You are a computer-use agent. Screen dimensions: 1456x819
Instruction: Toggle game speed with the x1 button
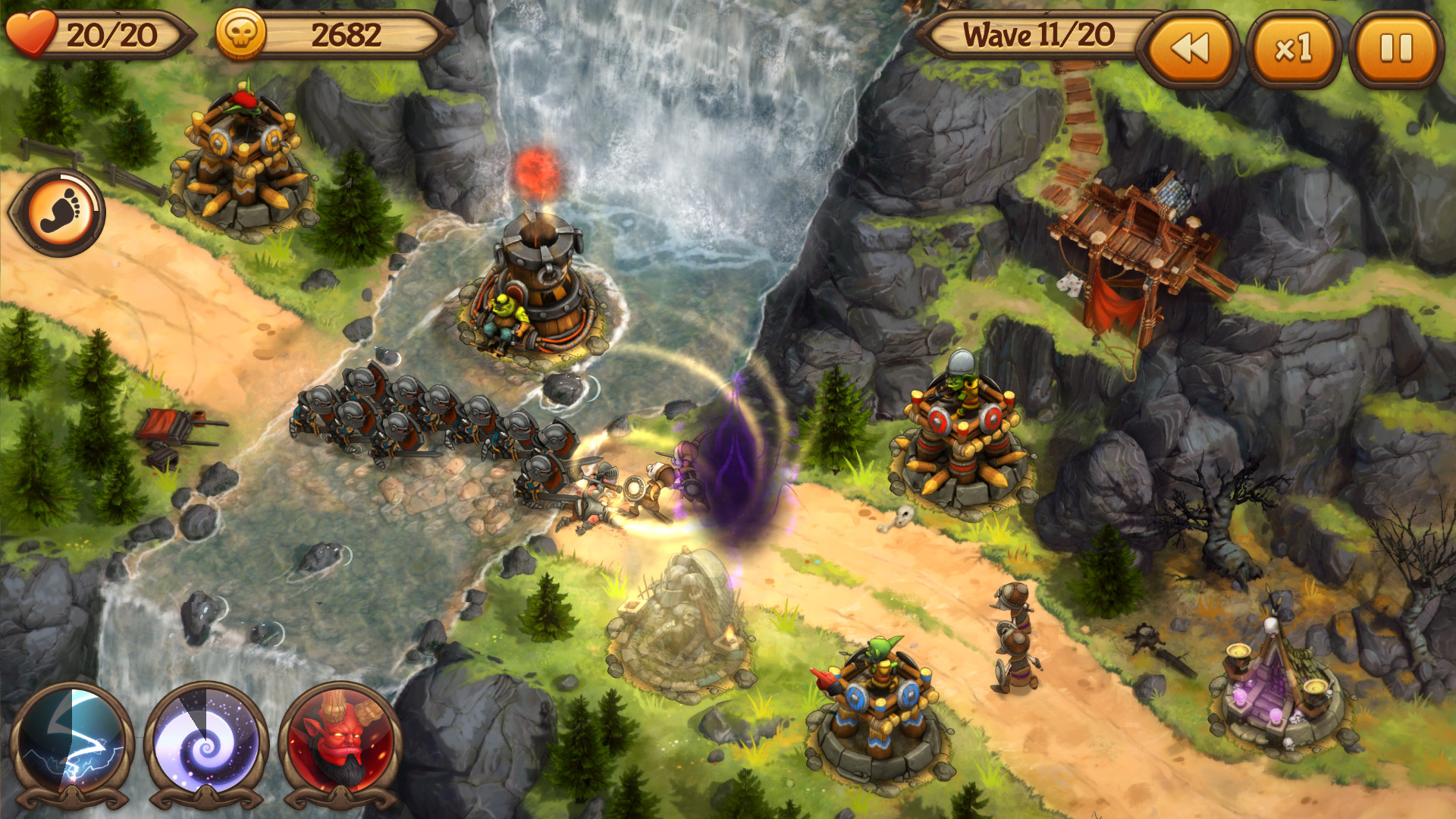(x=1294, y=47)
